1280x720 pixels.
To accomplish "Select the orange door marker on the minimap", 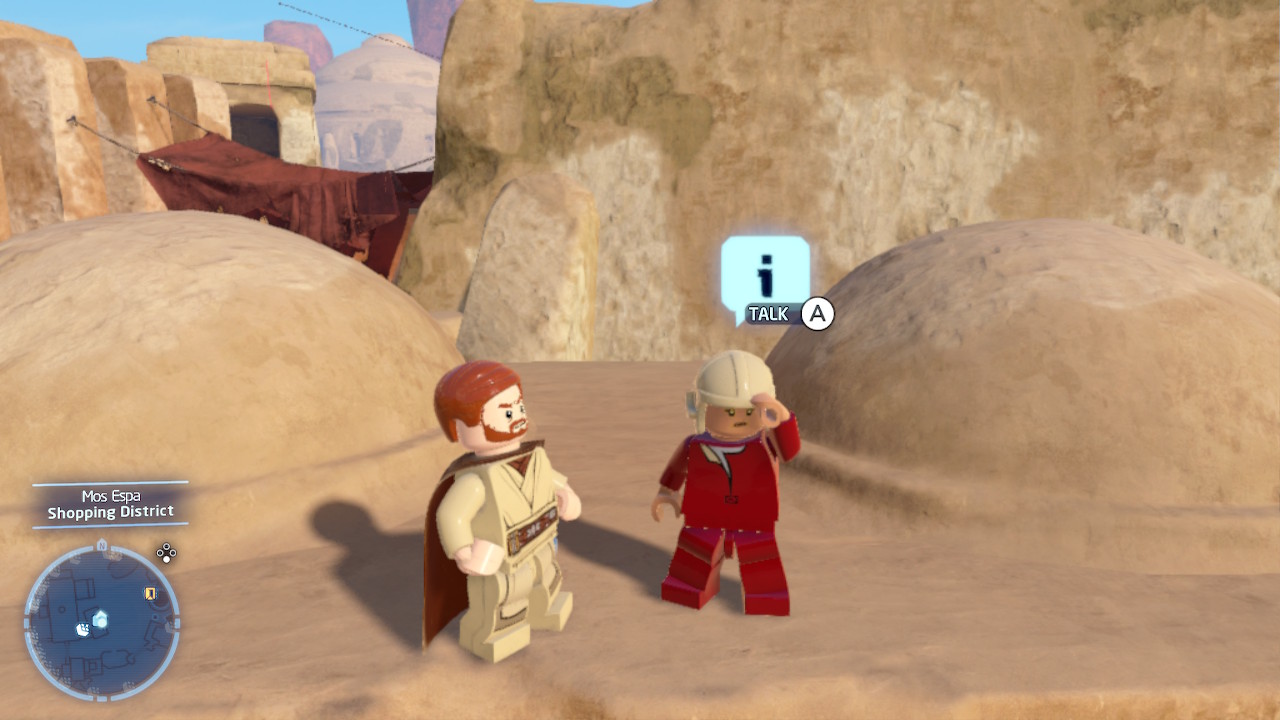I will click(149, 594).
